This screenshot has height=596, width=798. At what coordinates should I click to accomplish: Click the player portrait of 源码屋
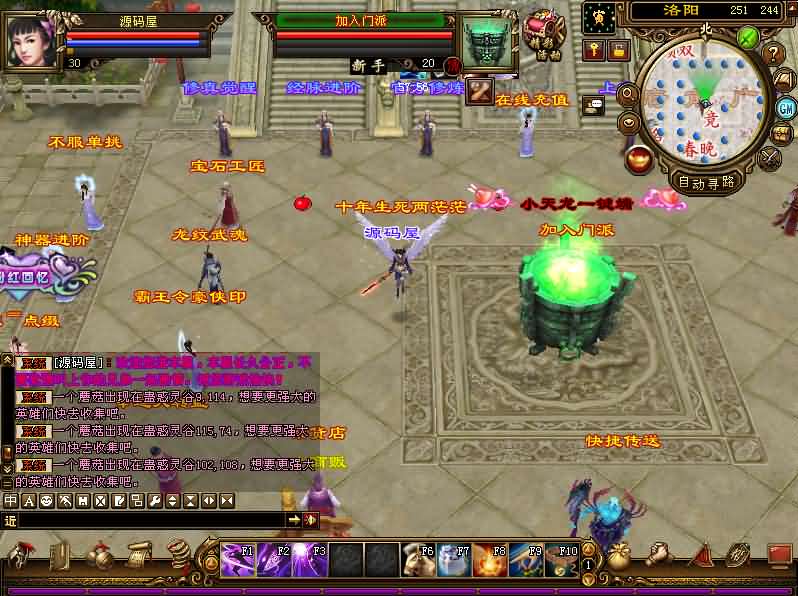point(32,39)
